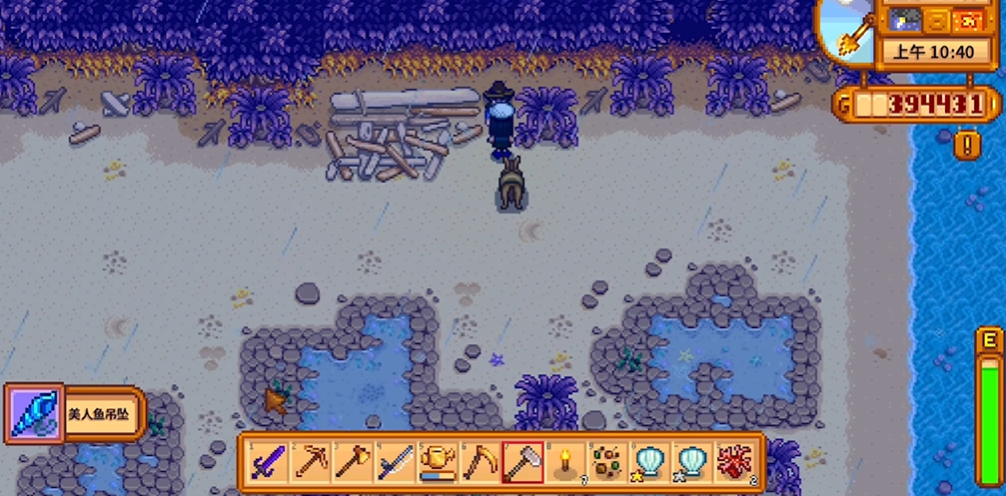Select the purple Galaxy Sword slot
Screen dimensions: 1006x496
pyautogui.click(x=267, y=462)
